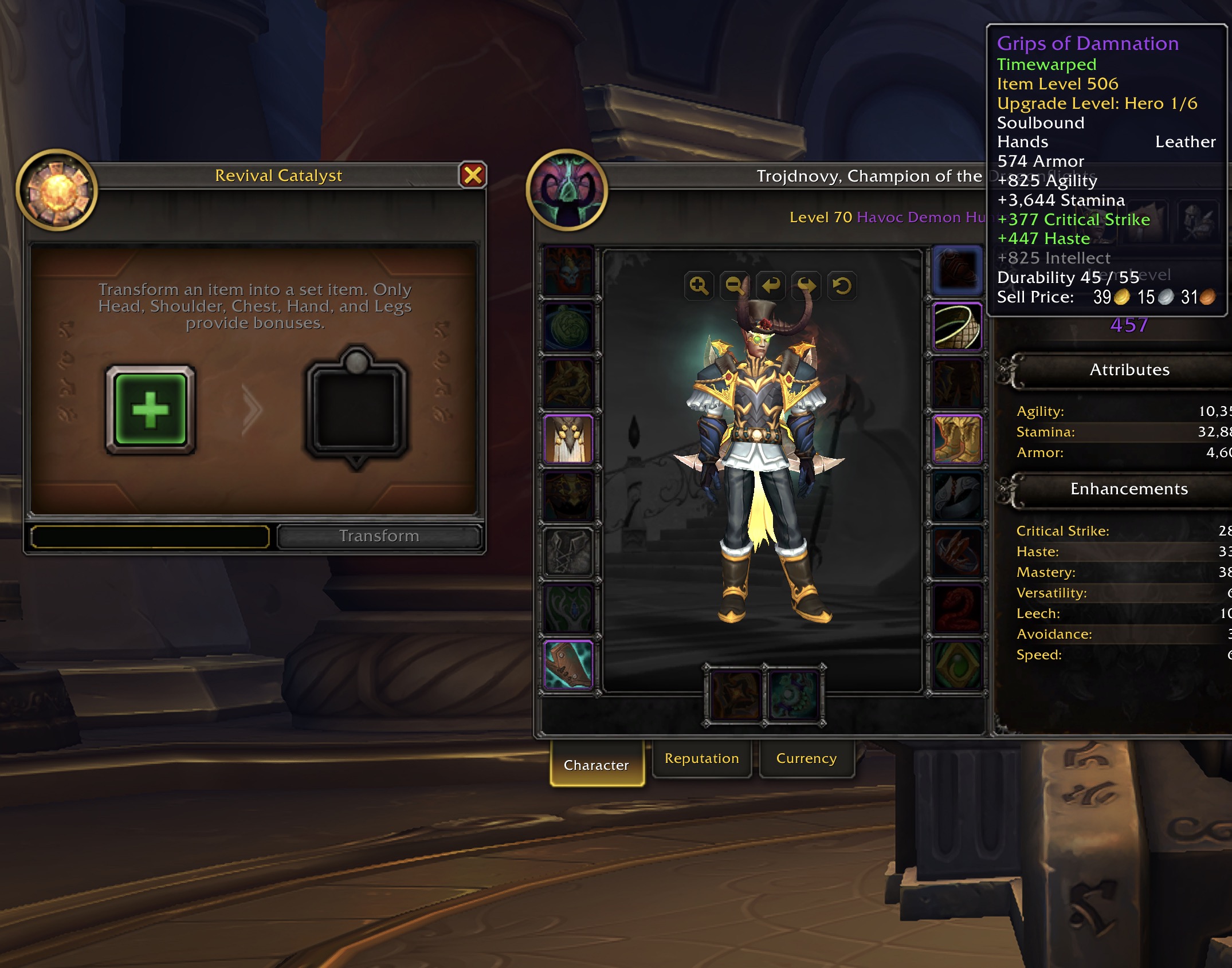
Task: Select the highlighted white tabard slot
Action: click(x=568, y=439)
